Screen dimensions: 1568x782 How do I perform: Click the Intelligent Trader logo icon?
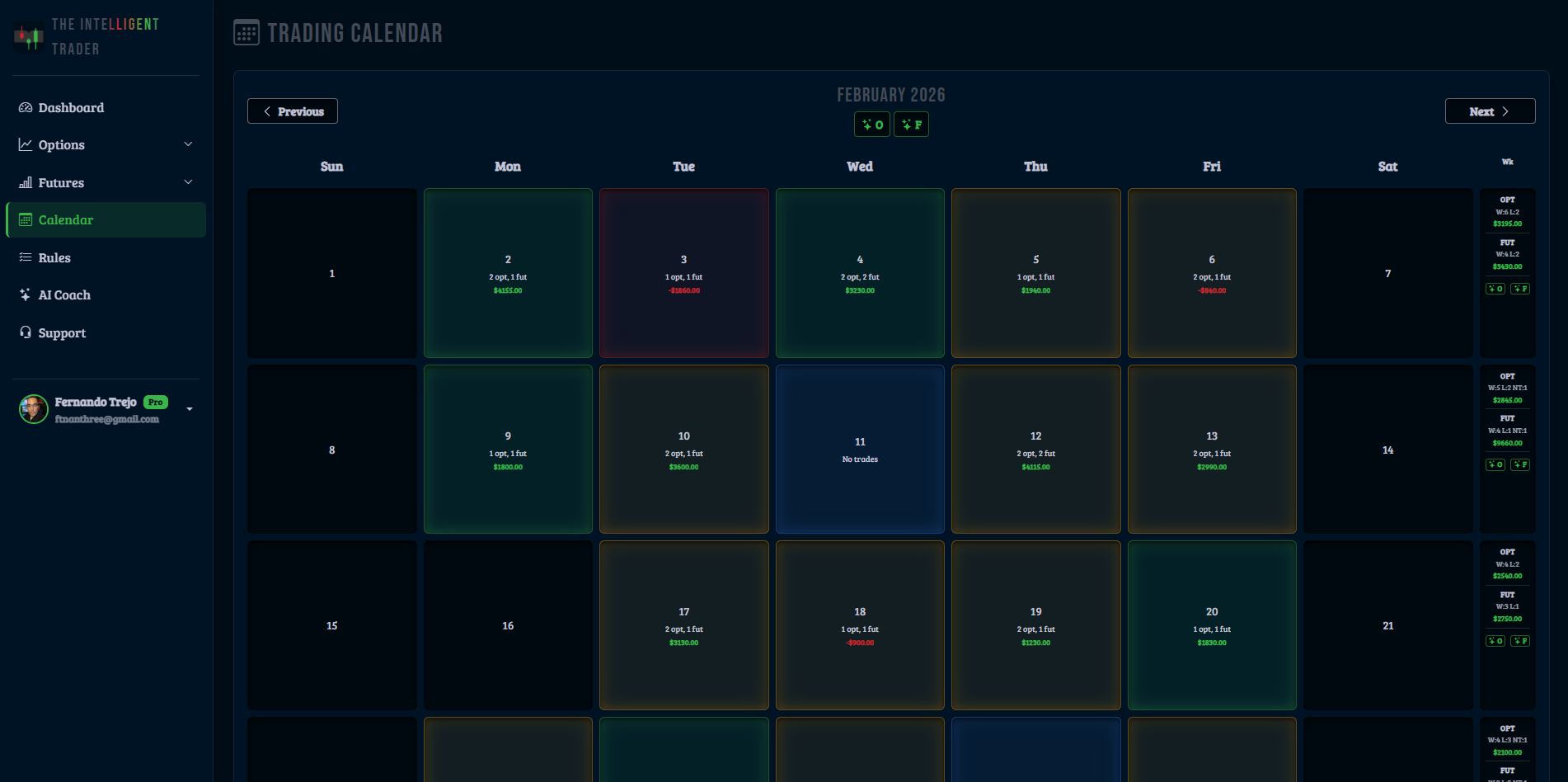[x=29, y=36]
